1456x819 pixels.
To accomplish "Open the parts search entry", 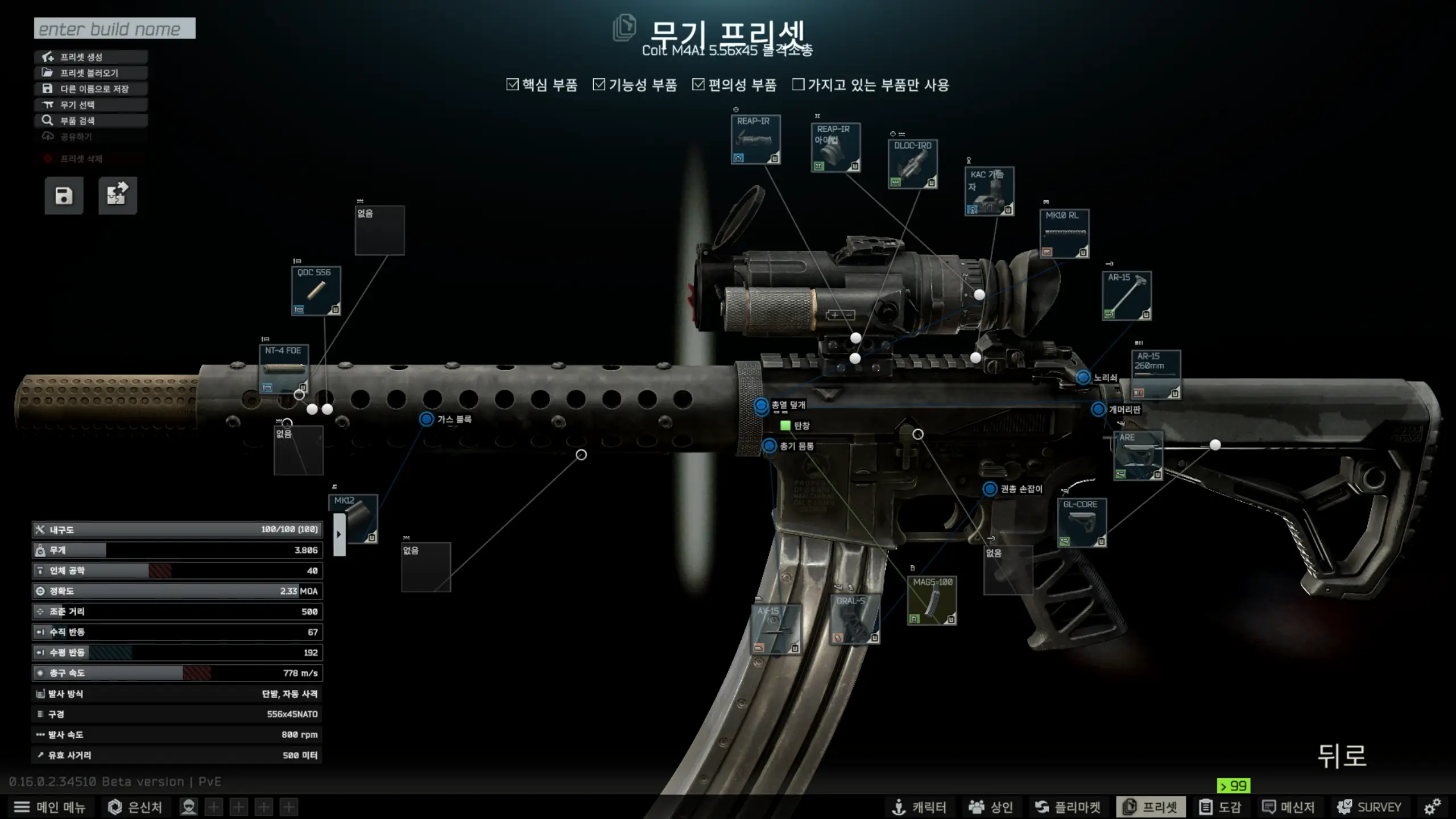I will pyautogui.click(x=91, y=121).
